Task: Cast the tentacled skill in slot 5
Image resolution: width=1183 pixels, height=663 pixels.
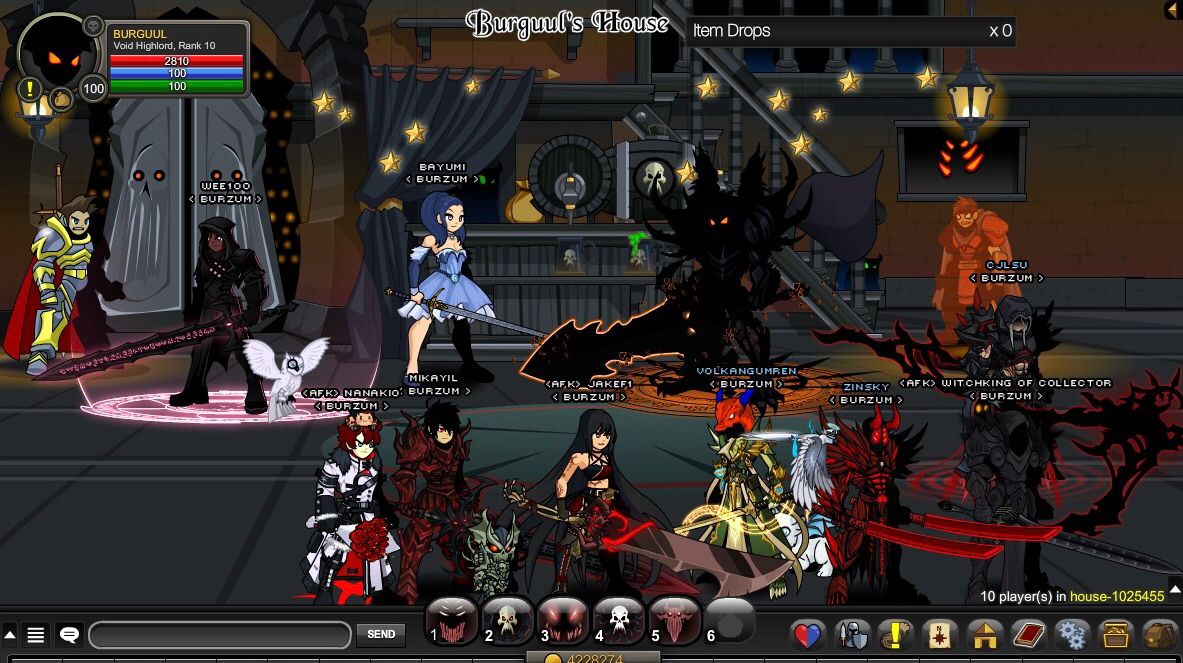Action: [675, 622]
